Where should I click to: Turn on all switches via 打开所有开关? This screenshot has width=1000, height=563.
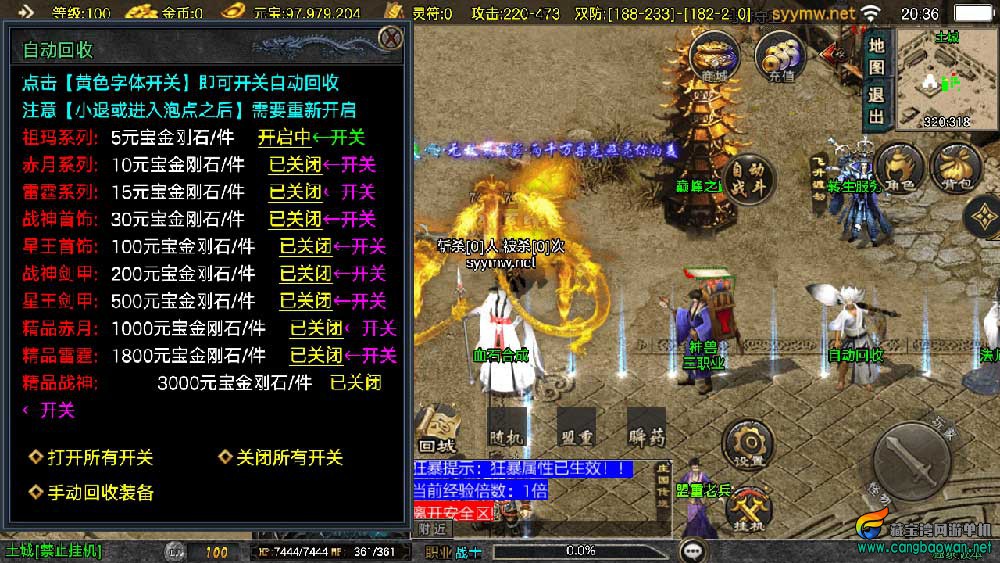(x=91, y=457)
